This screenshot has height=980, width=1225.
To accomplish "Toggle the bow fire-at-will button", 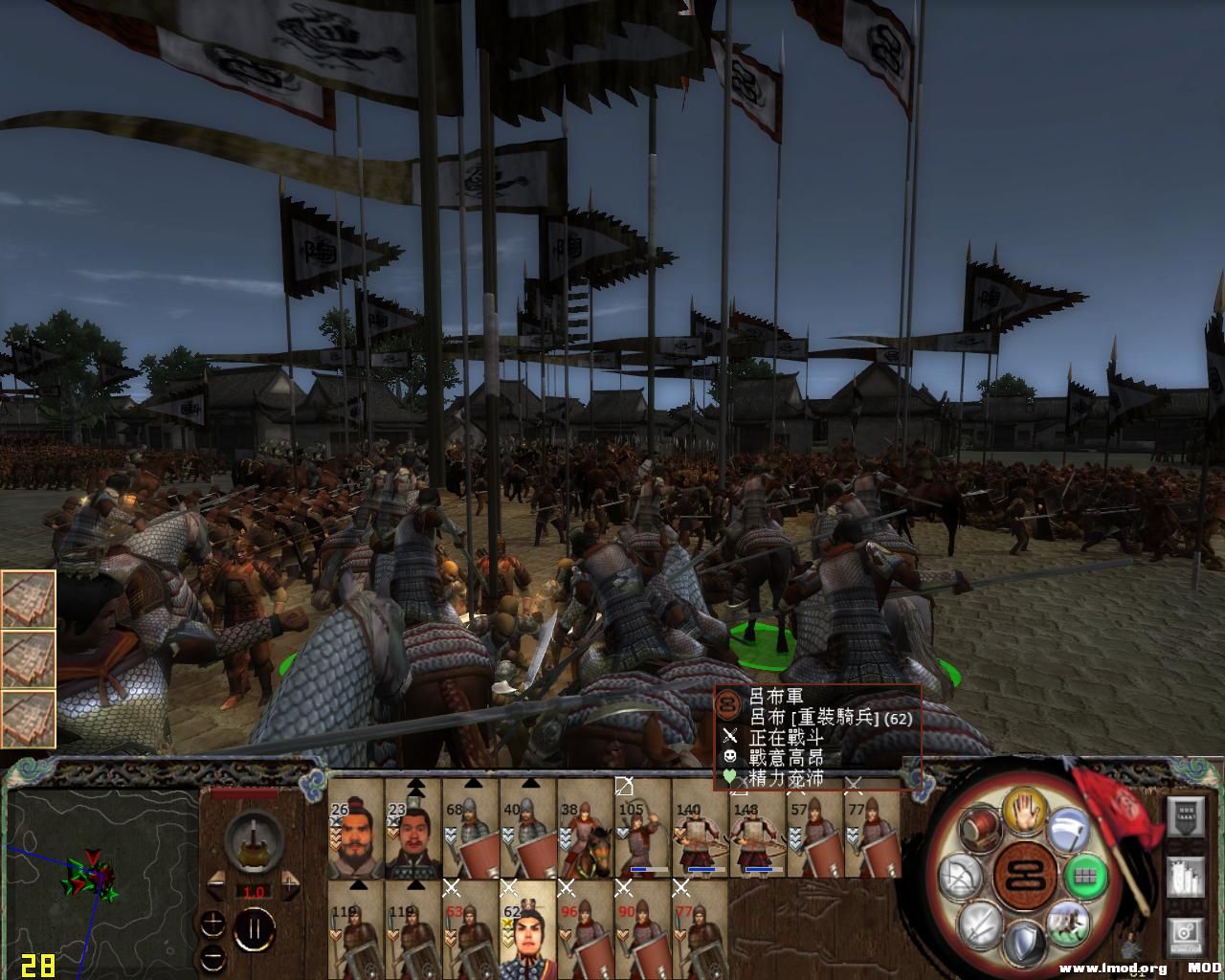I will 960,878.
